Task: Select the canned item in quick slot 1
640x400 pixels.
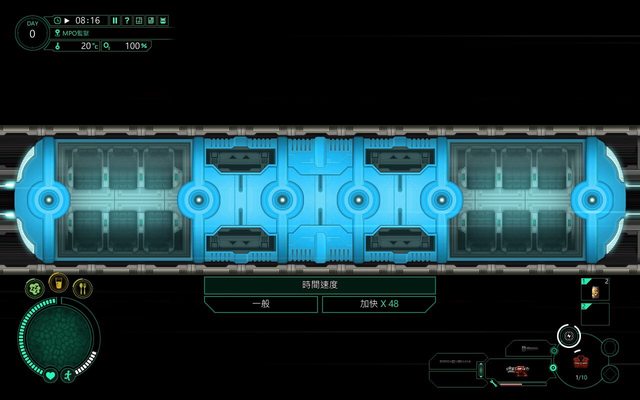Action: 594,291
